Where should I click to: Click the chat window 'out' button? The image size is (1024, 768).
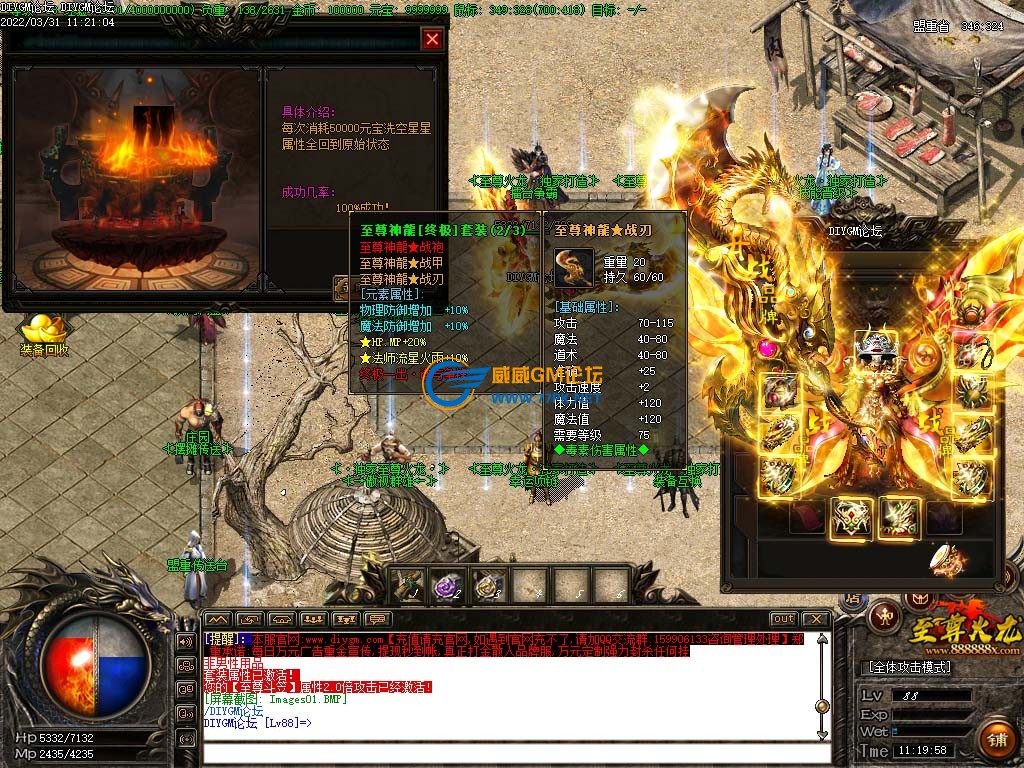click(x=784, y=619)
